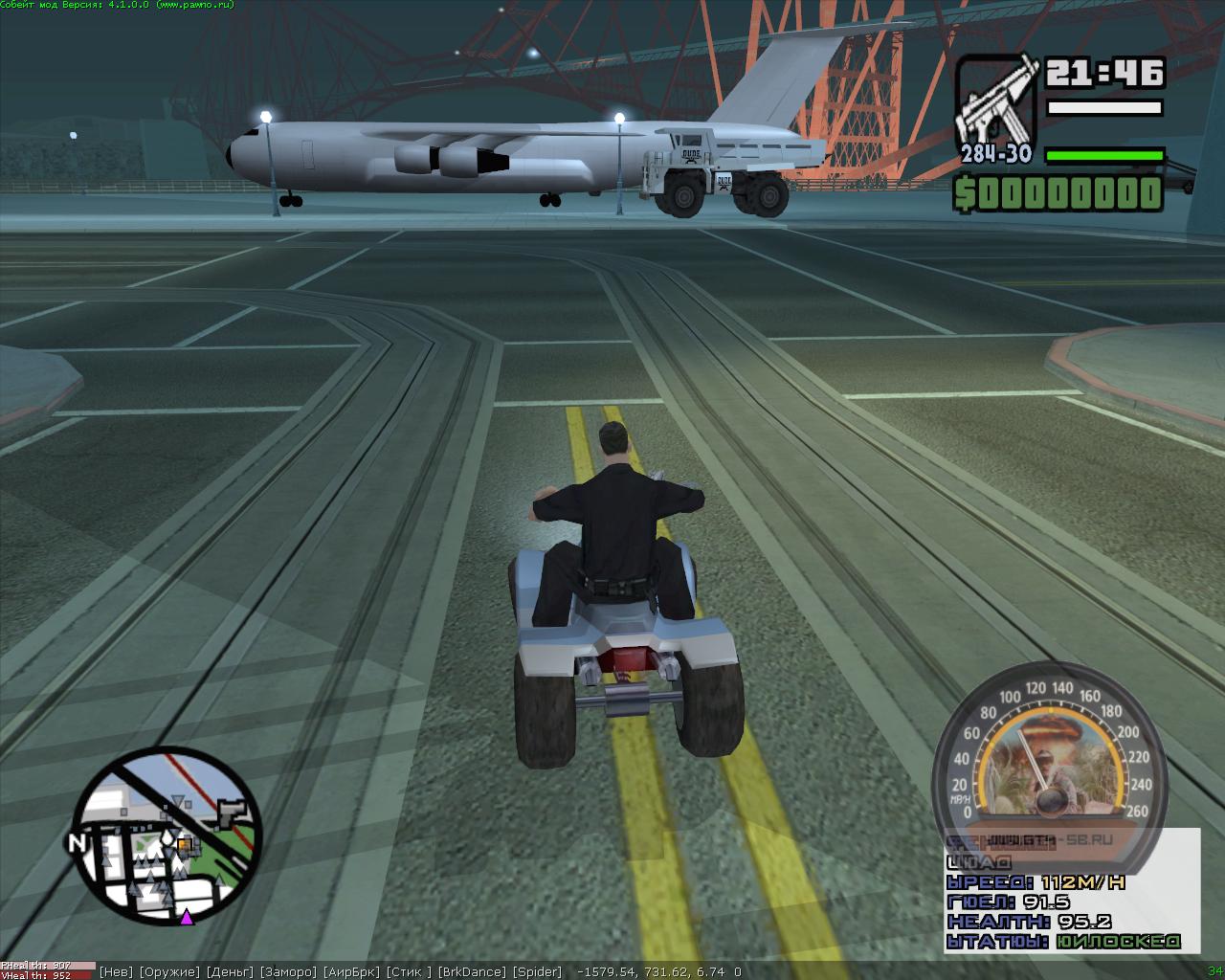
Task: Click the speedometer gauge
Action: (x=1049, y=756)
